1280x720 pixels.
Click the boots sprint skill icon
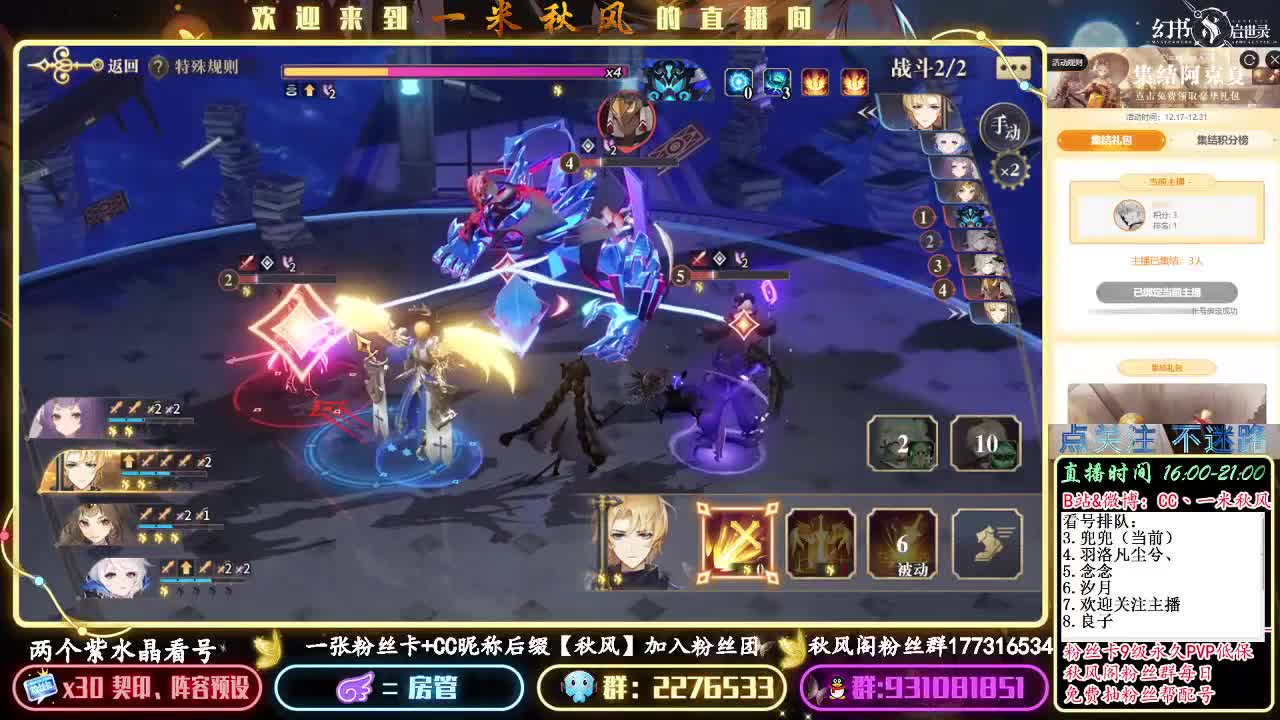(x=987, y=544)
